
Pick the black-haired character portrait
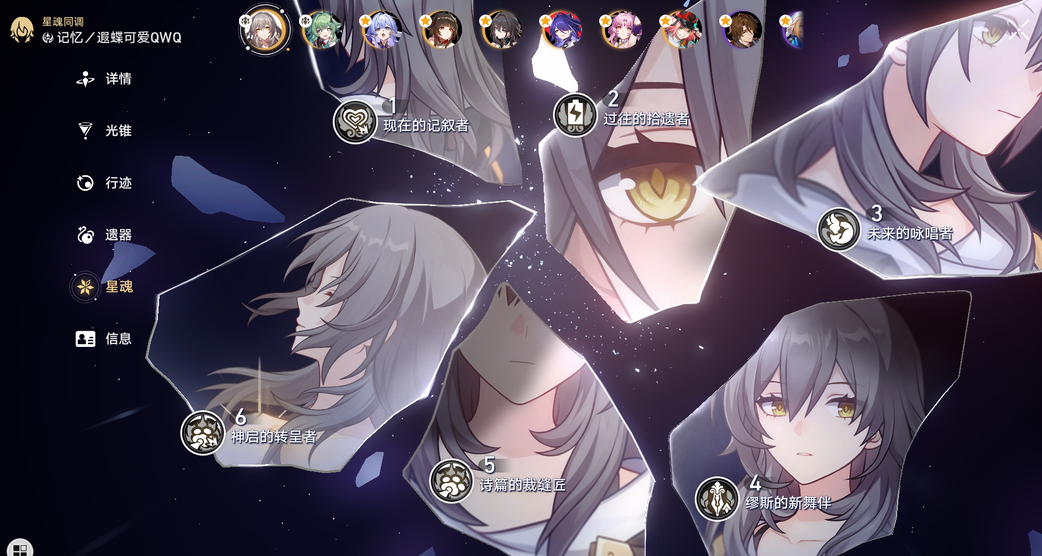pos(500,30)
